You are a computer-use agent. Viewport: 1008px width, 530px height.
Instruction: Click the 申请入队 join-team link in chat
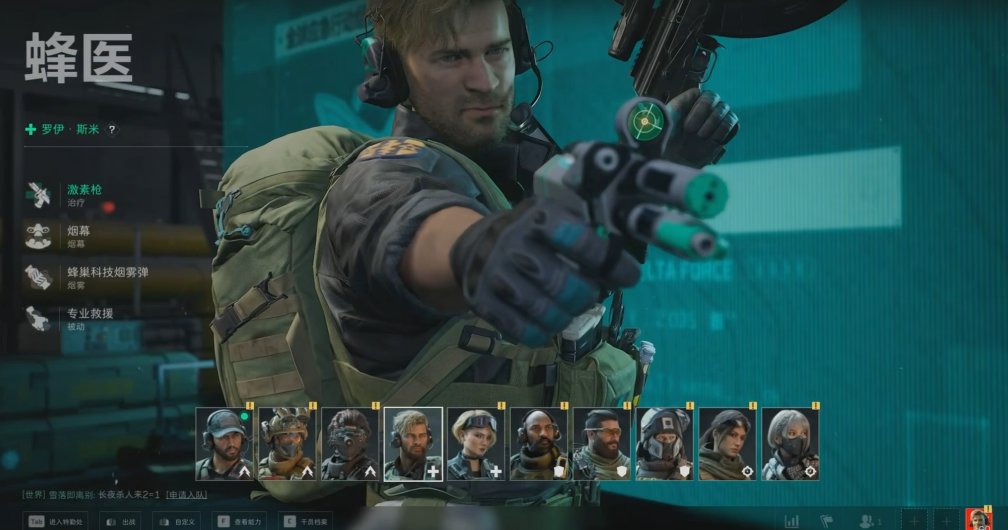(x=187, y=495)
